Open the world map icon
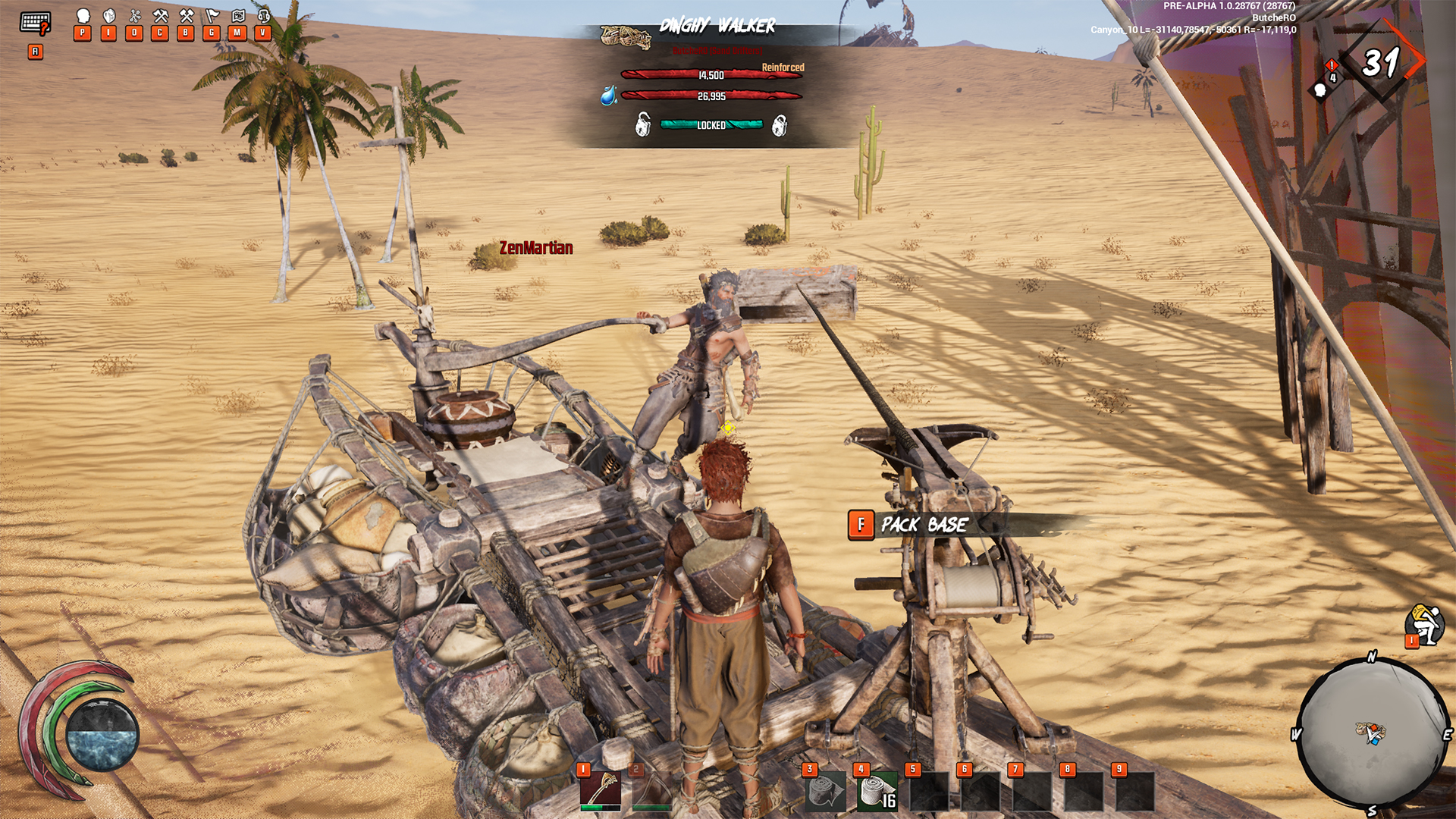 237,17
